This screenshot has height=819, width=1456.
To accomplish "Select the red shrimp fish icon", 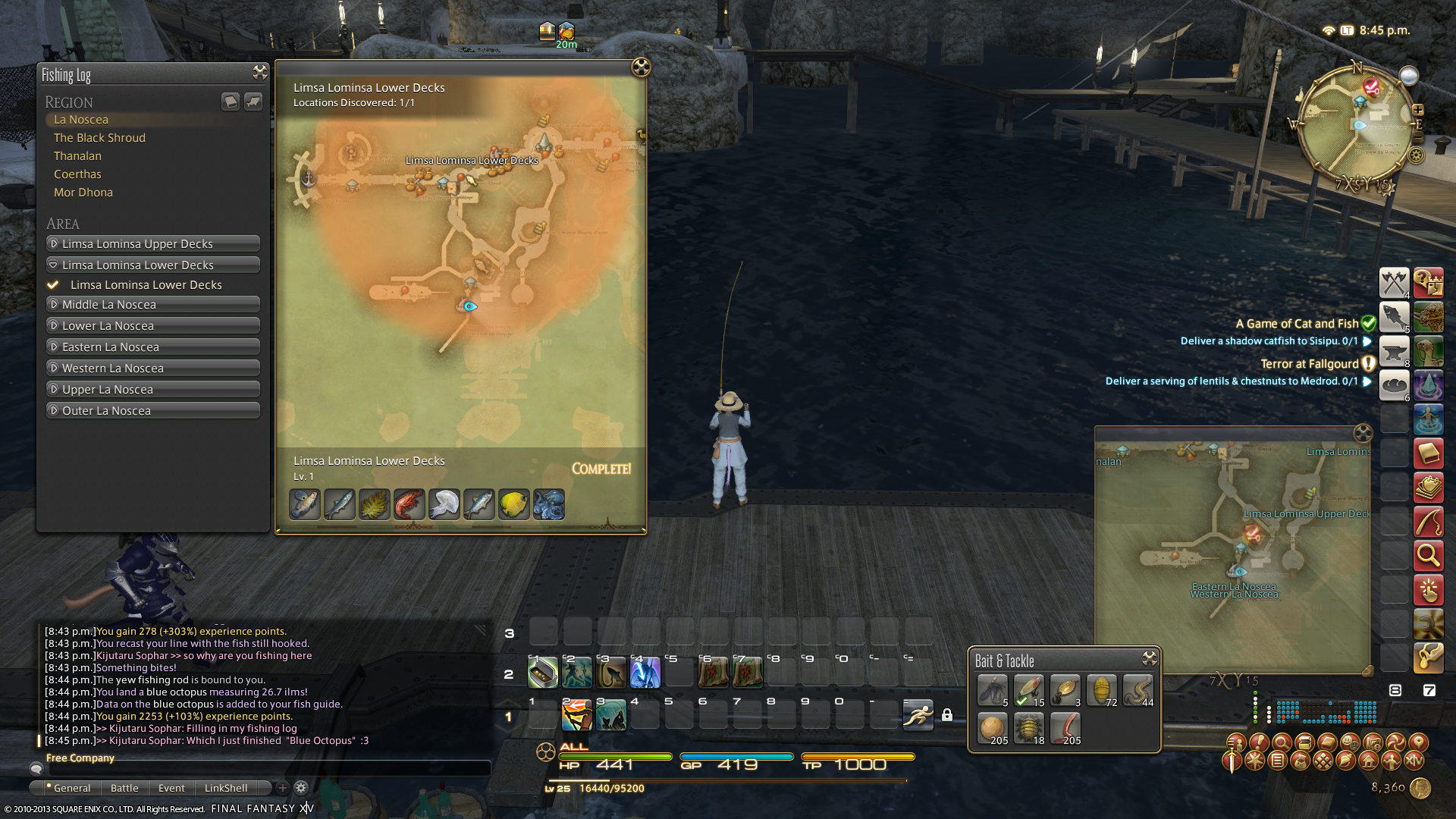I will pos(409,505).
